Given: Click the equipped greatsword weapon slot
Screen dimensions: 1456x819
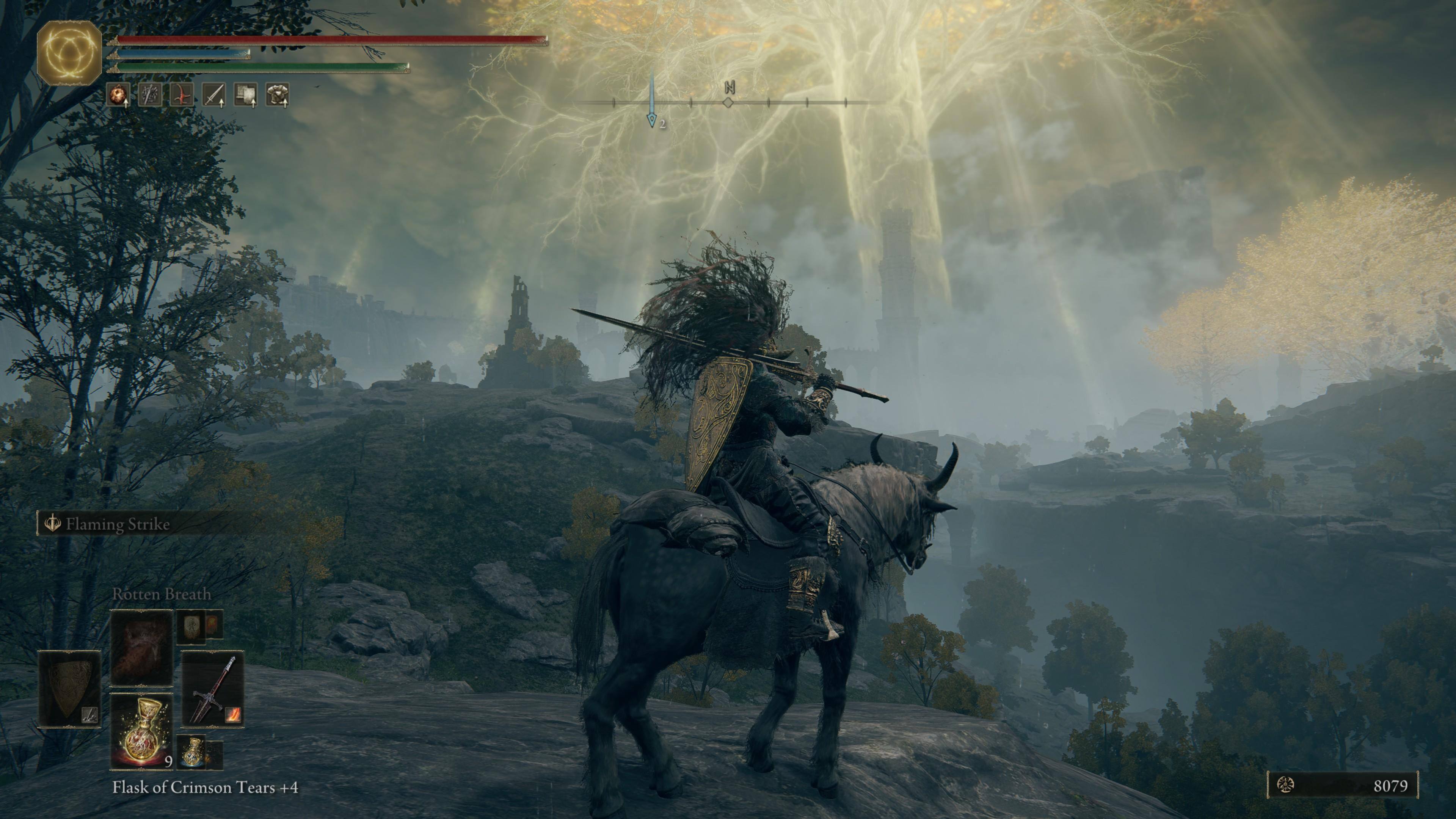Looking at the screenshot, I should pyautogui.click(x=212, y=689).
